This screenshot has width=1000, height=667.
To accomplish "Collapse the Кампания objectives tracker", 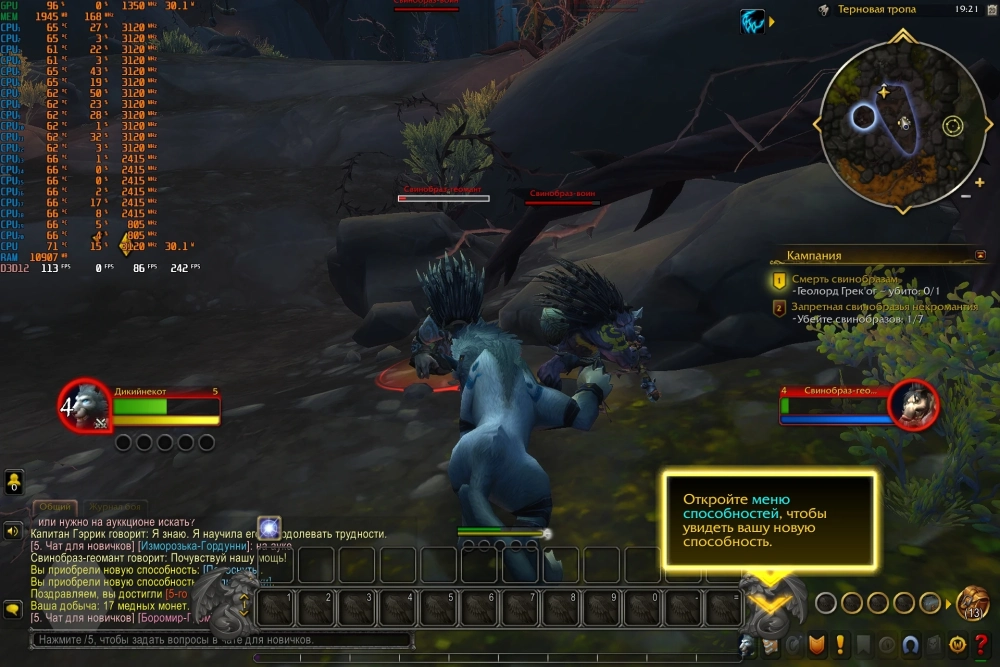I will point(980,255).
